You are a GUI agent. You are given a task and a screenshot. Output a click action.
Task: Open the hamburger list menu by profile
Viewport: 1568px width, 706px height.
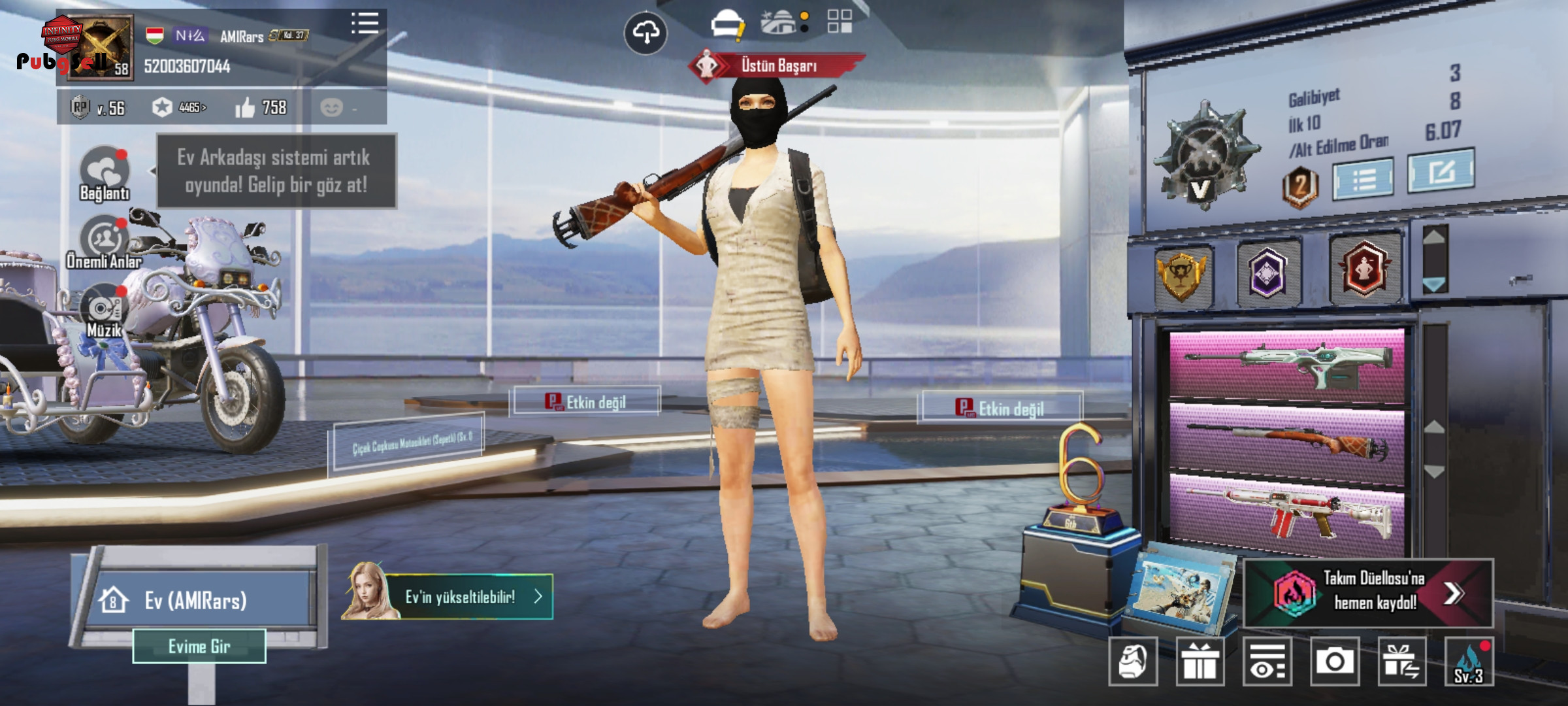[365, 24]
